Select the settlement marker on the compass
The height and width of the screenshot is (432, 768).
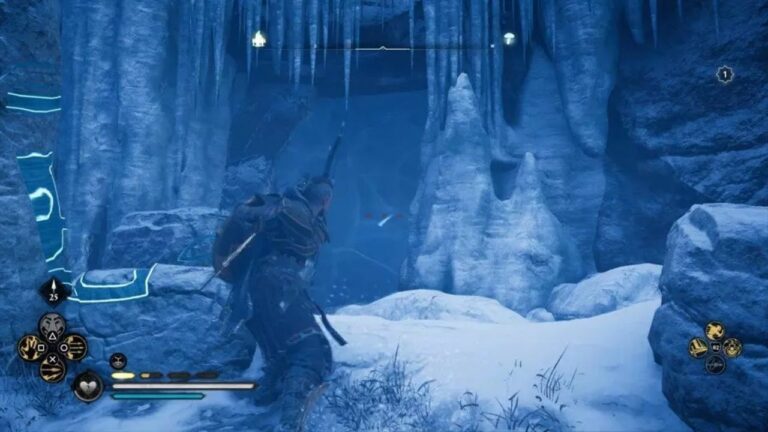259,39
